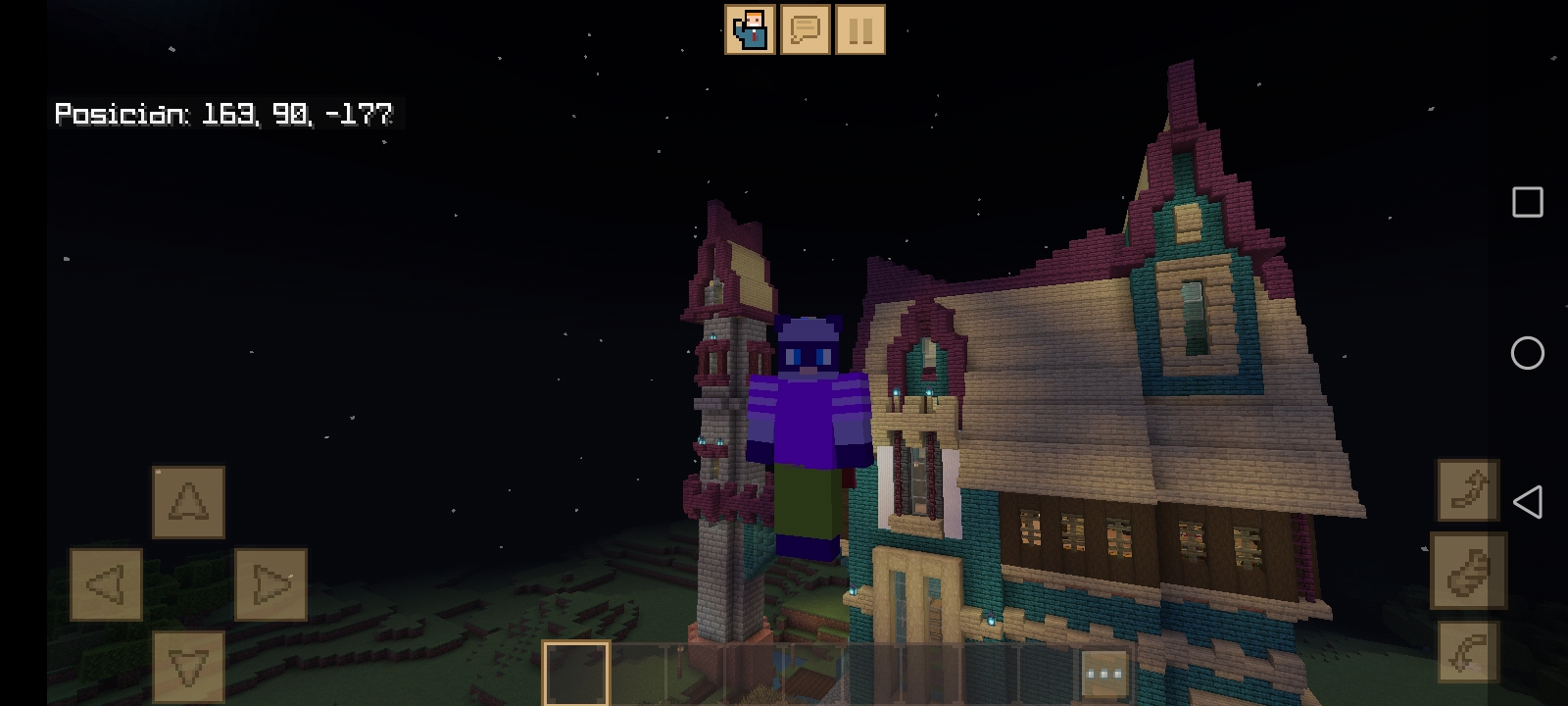Select the first hotbar slot
Screen dimensions: 1568x706
[x=576, y=673]
